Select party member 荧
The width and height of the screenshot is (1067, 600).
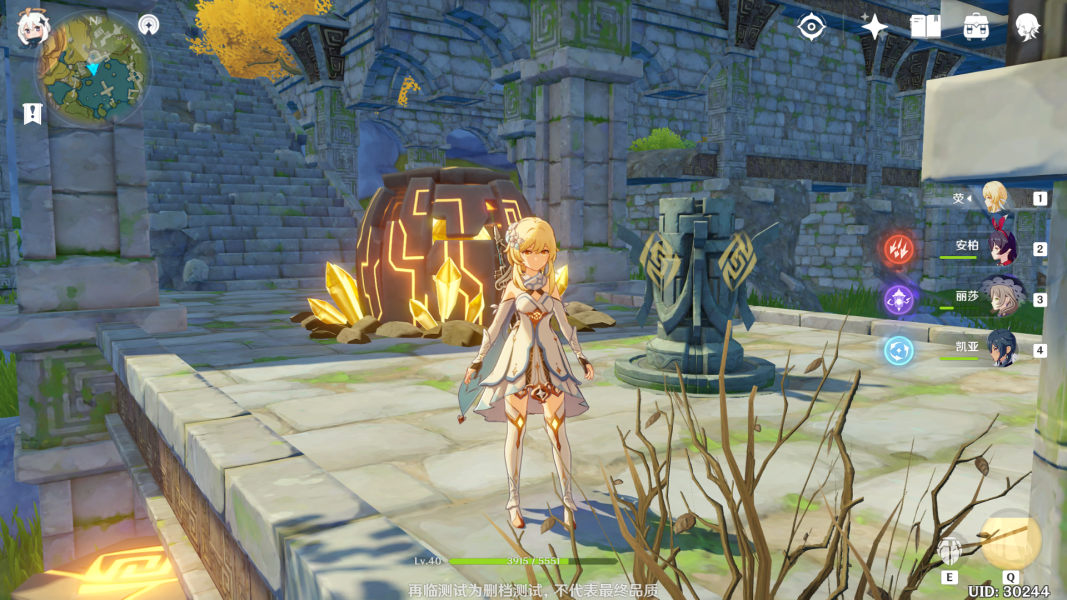click(x=995, y=197)
